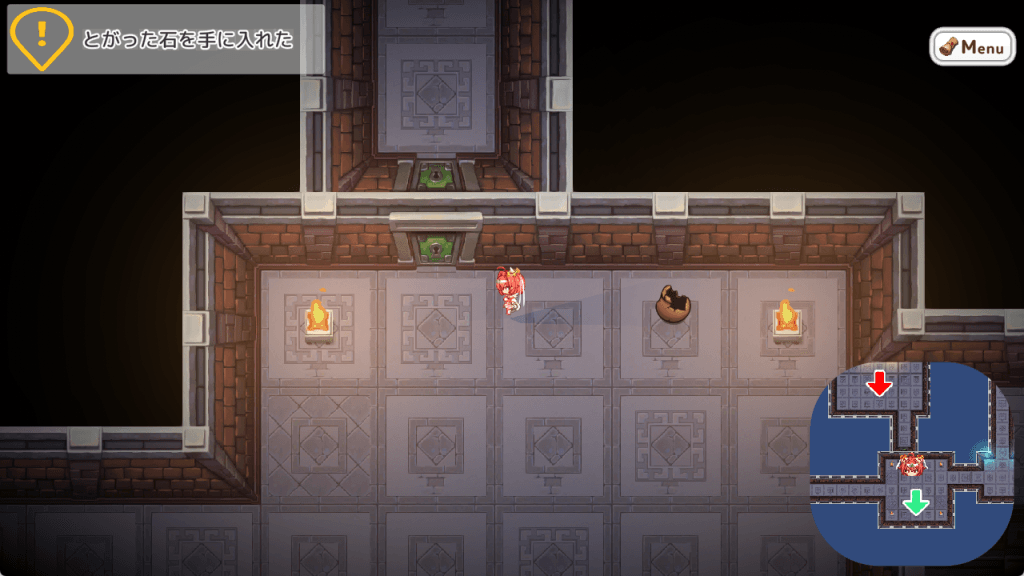Select the green arrow on the minimap
This screenshot has height=576, width=1024.
pyautogui.click(x=915, y=501)
